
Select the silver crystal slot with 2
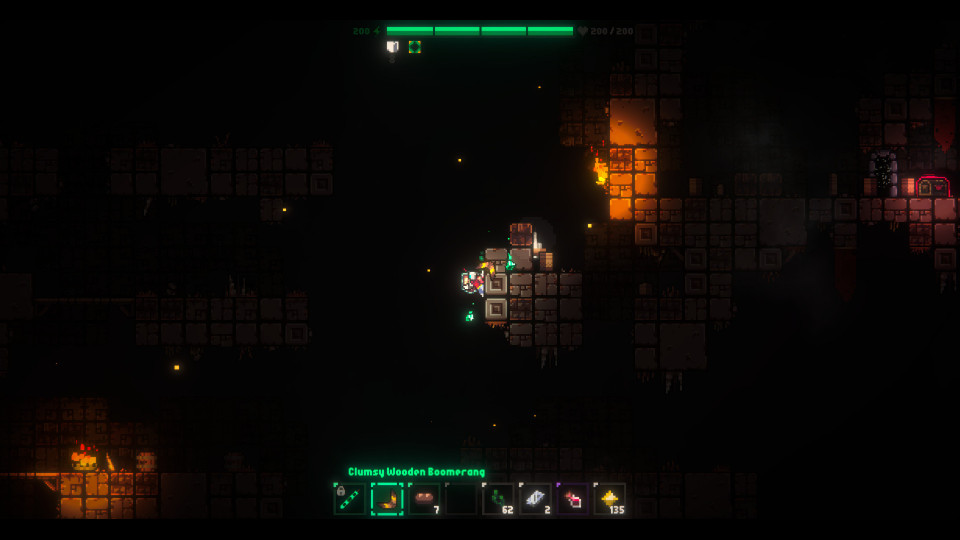pos(535,498)
